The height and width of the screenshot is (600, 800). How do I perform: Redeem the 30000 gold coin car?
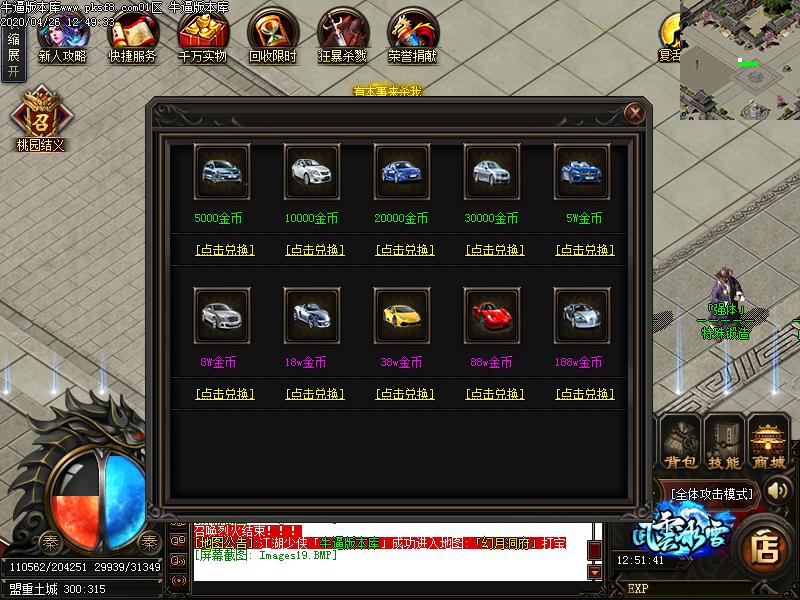(x=494, y=250)
